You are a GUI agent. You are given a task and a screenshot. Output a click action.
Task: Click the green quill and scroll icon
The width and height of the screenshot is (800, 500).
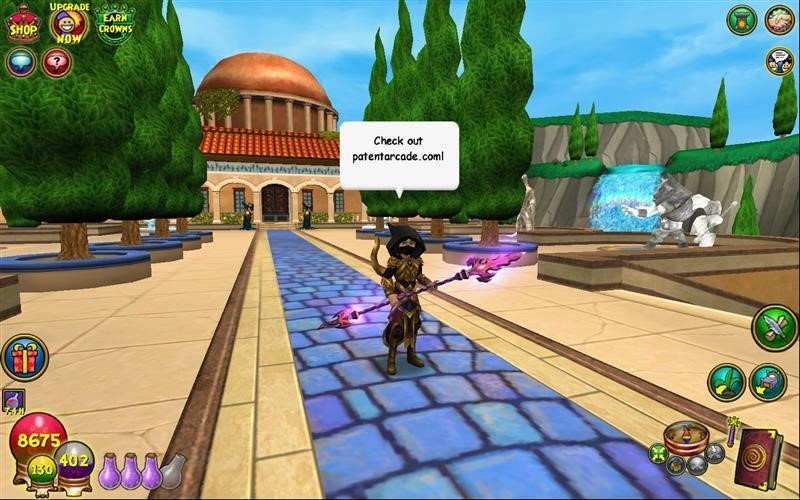click(x=774, y=328)
